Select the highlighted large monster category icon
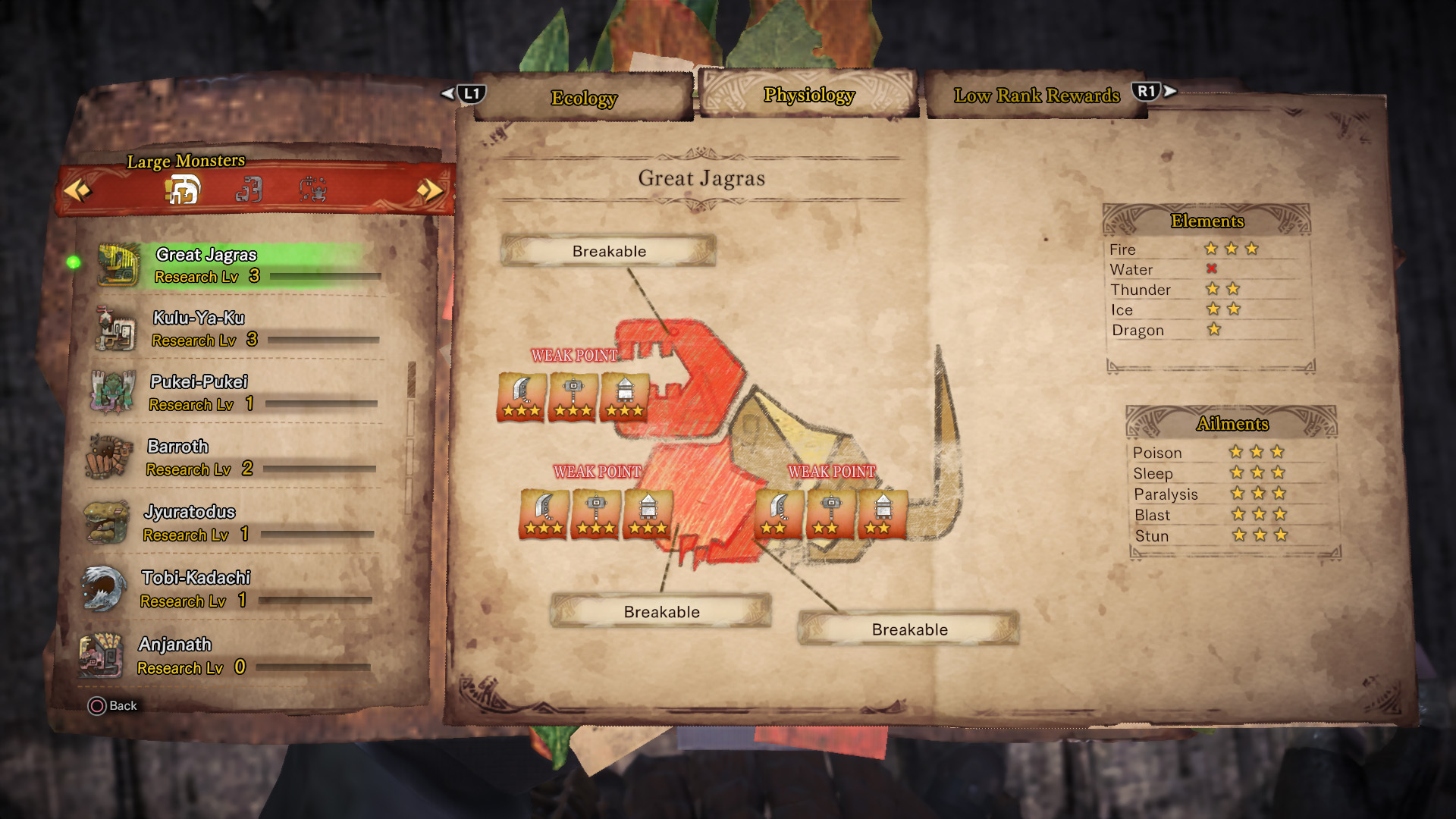 tap(183, 190)
